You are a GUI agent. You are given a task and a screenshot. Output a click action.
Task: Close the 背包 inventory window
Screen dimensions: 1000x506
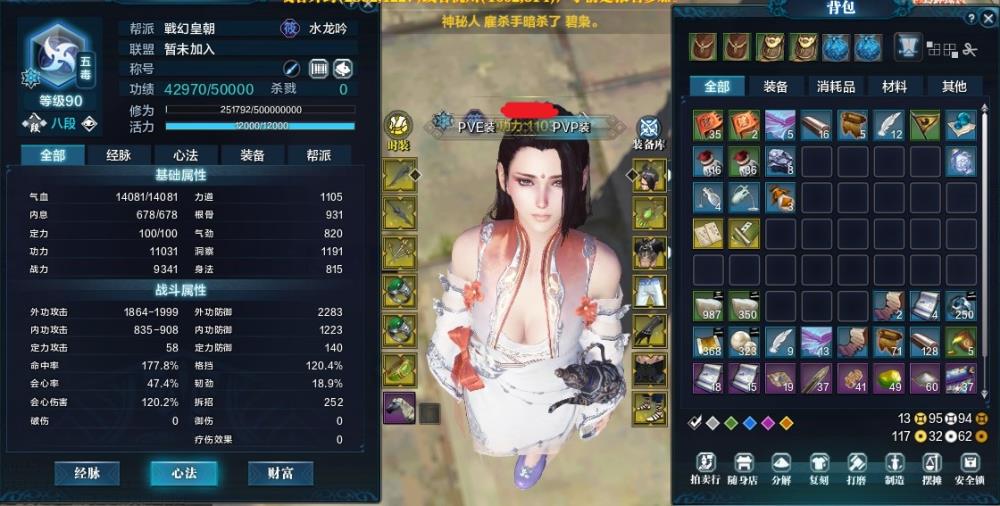click(988, 18)
